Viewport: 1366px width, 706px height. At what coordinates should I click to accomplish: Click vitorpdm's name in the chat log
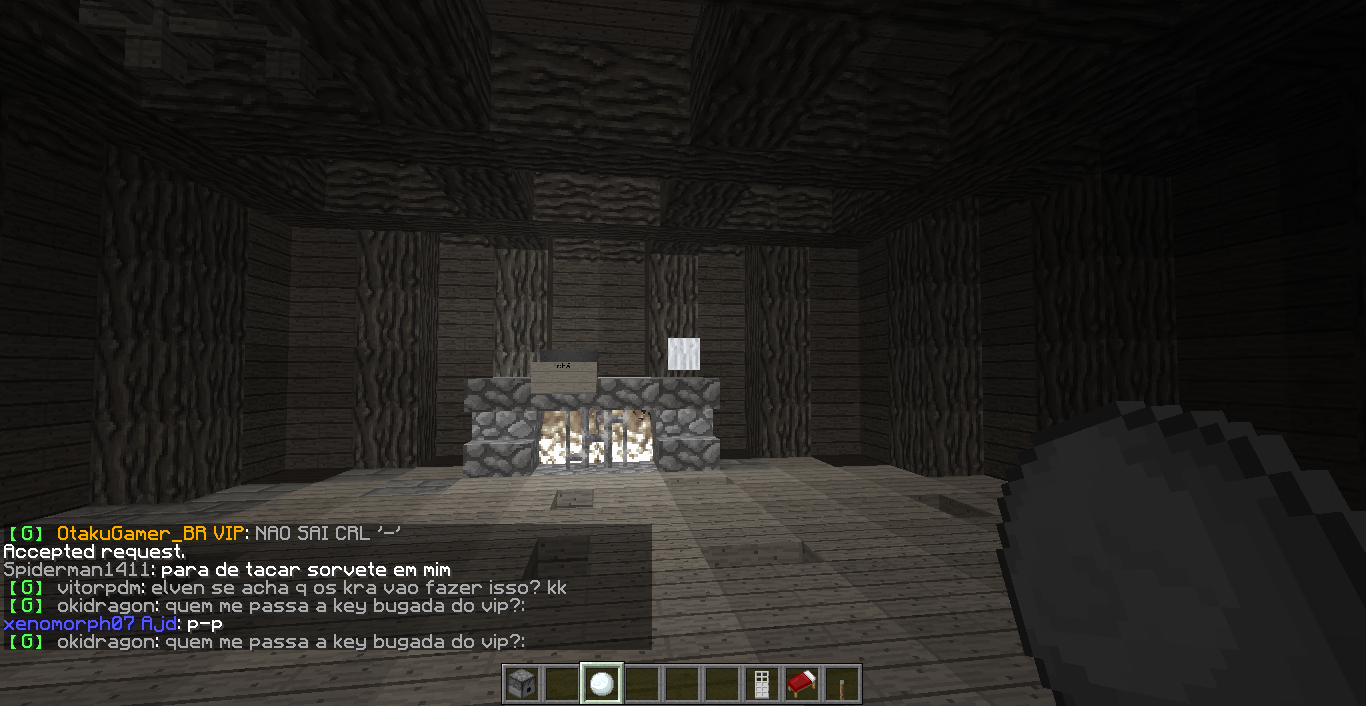(x=100, y=588)
